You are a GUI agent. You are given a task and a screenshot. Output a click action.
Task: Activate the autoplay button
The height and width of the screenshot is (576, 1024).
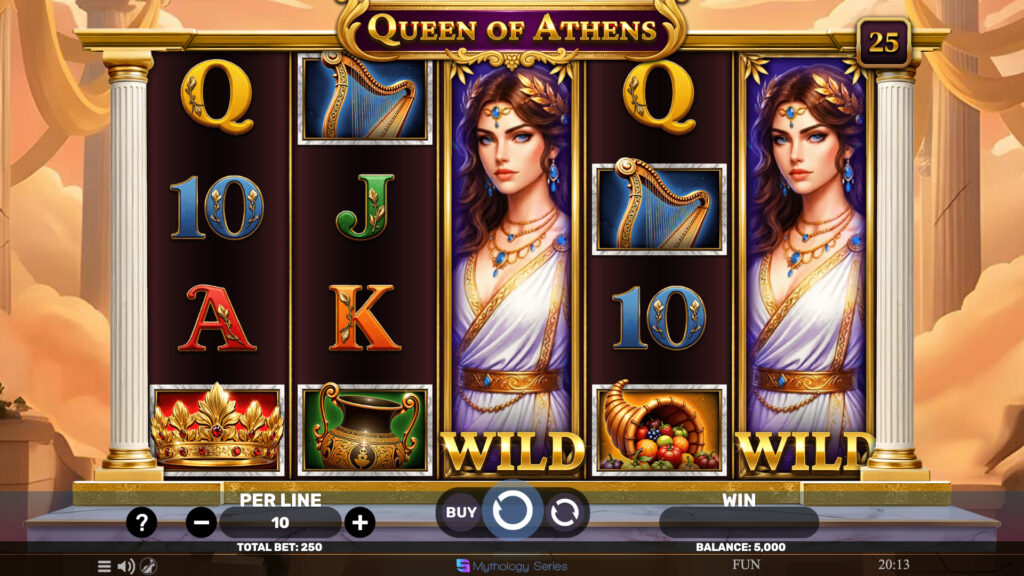565,512
